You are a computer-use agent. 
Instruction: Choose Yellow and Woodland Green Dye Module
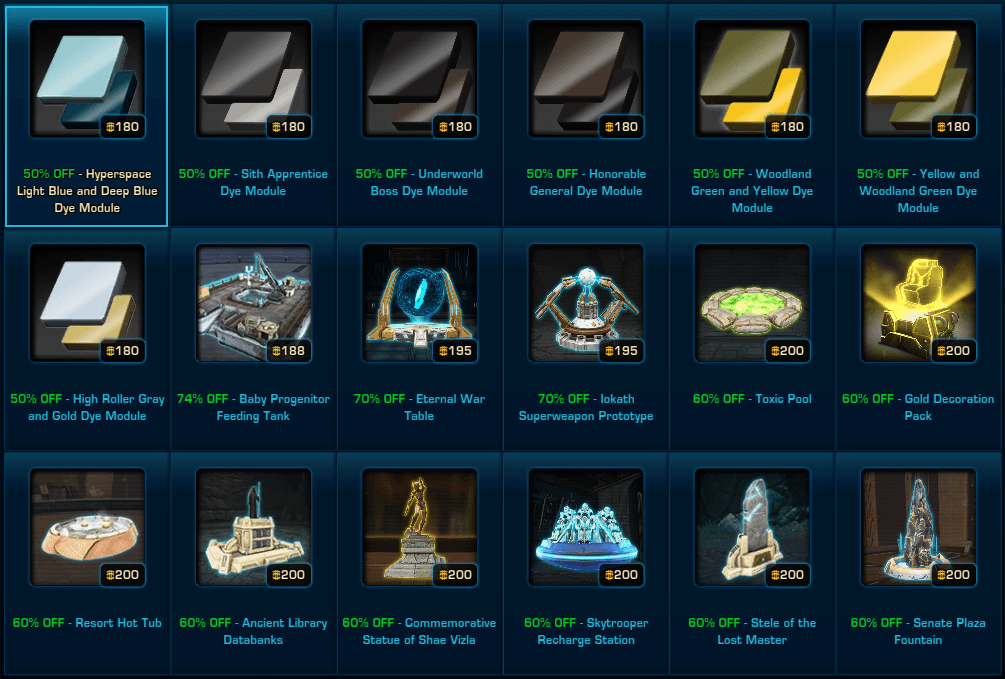(917, 80)
